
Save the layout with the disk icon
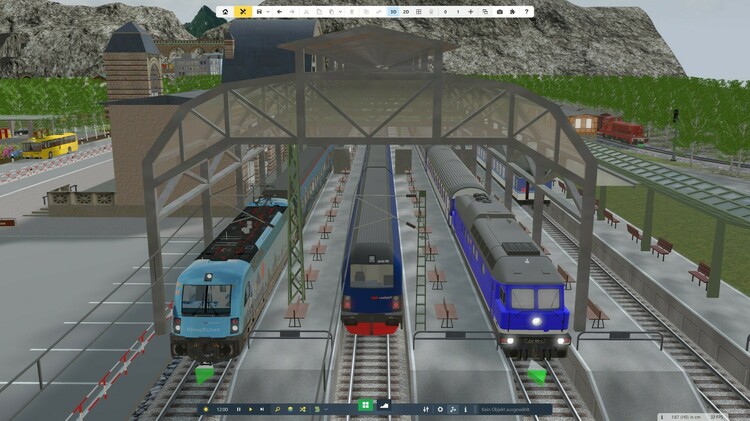[259, 12]
